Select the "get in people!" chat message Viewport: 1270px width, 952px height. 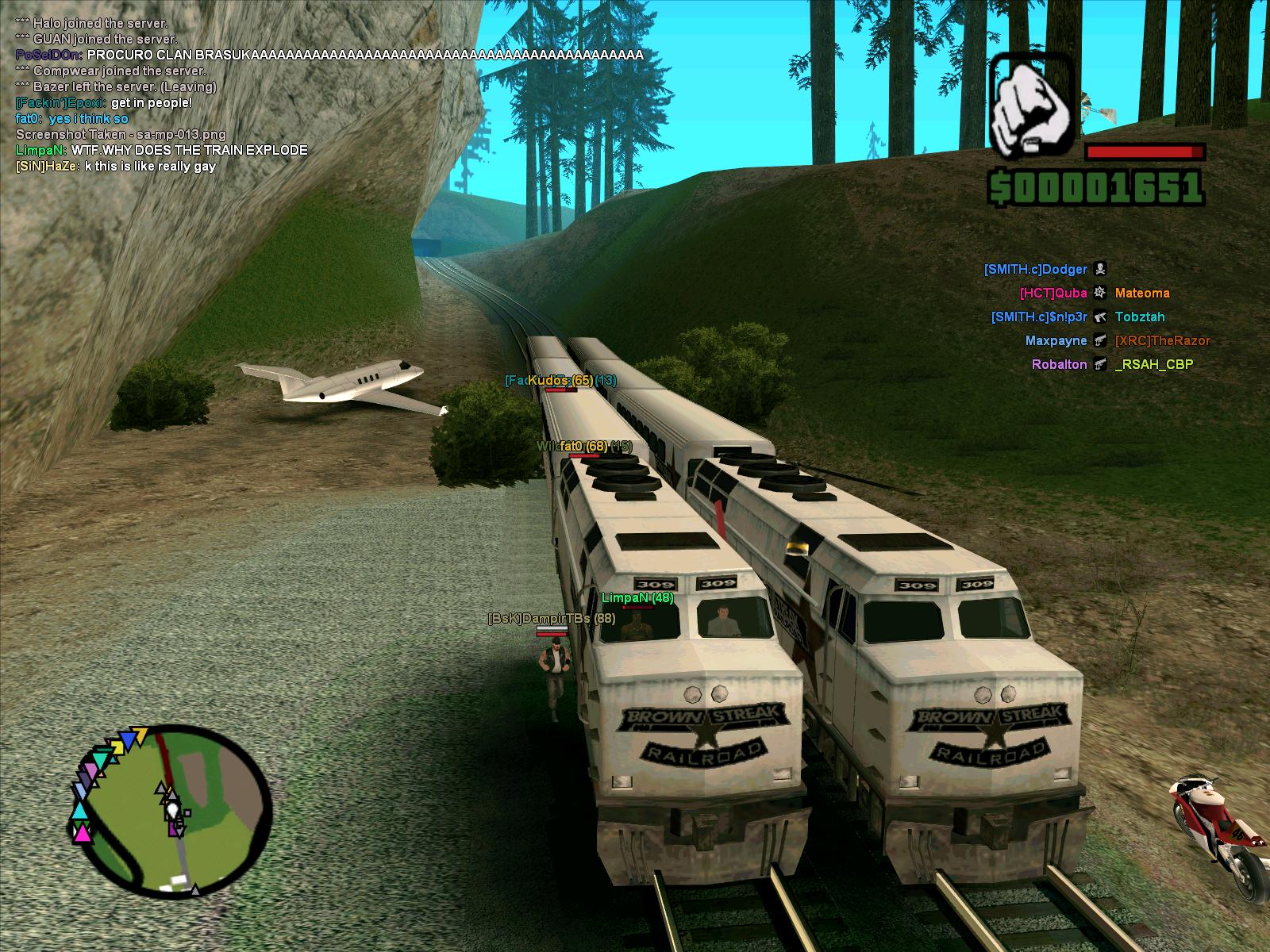pyautogui.click(x=103, y=103)
